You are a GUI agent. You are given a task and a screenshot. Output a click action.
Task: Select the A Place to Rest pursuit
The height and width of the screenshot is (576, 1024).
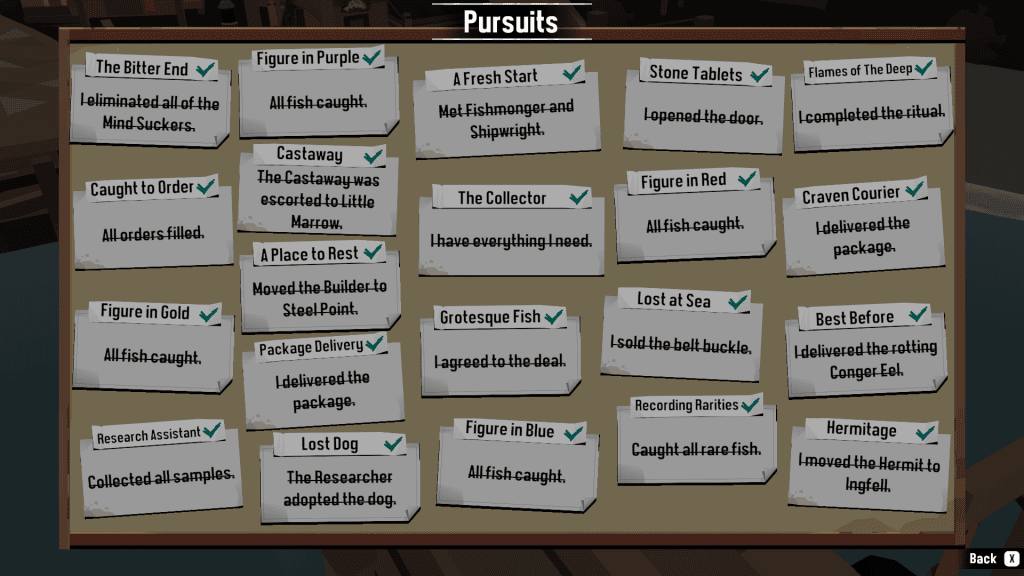coord(320,287)
